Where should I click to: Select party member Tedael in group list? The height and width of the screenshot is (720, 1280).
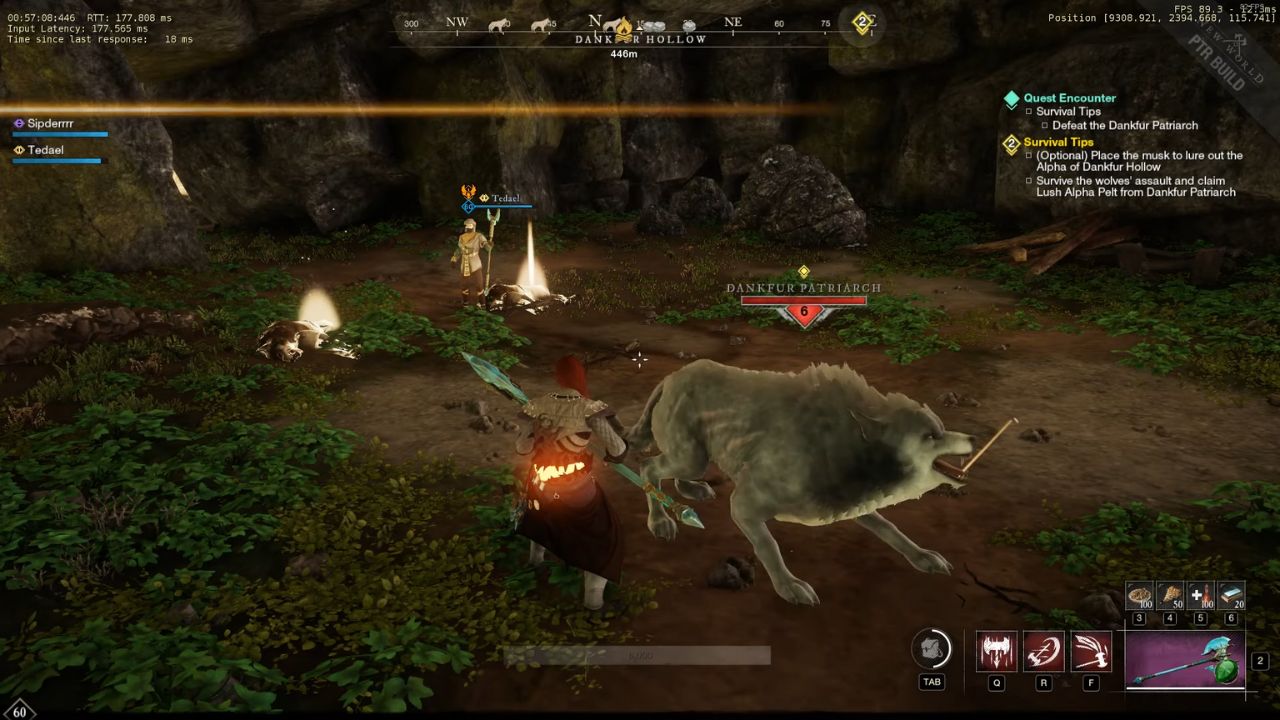click(48, 150)
